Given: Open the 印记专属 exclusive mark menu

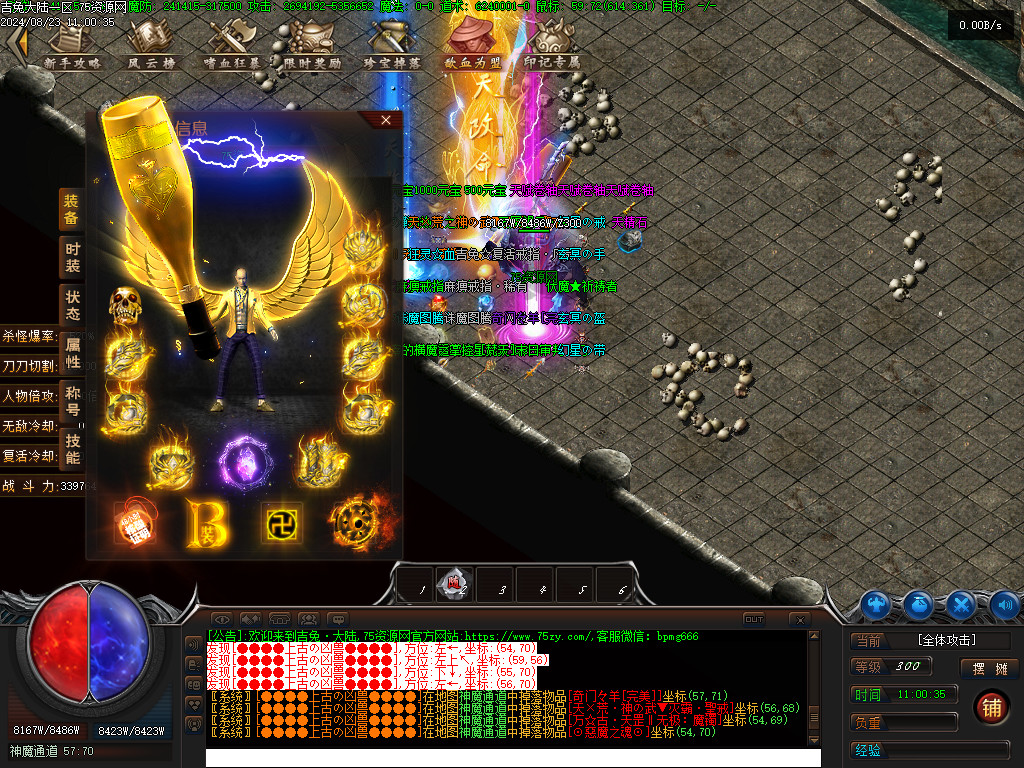Looking at the screenshot, I should tap(552, 46).
